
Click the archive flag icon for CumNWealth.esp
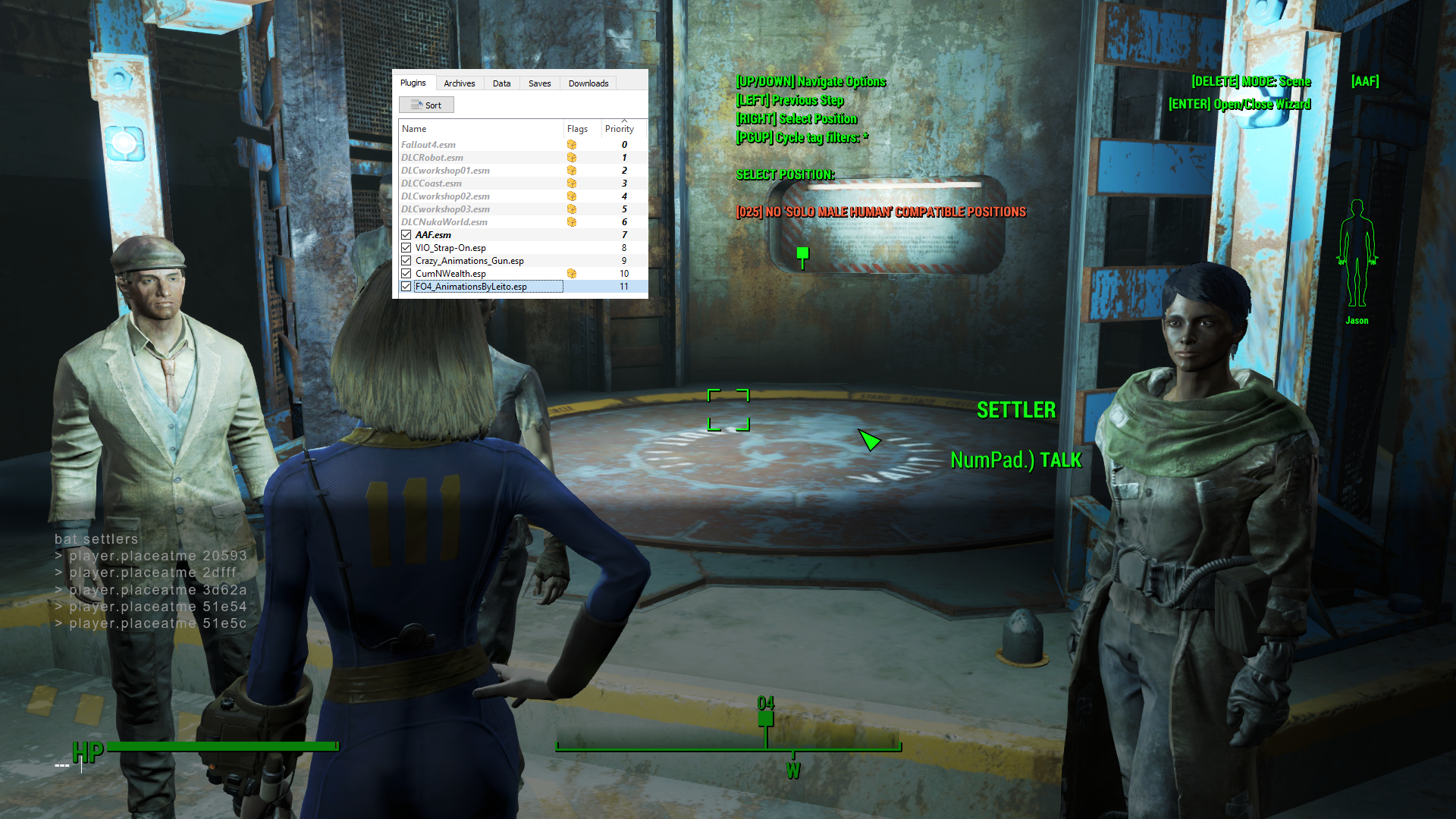click(572, 273)
